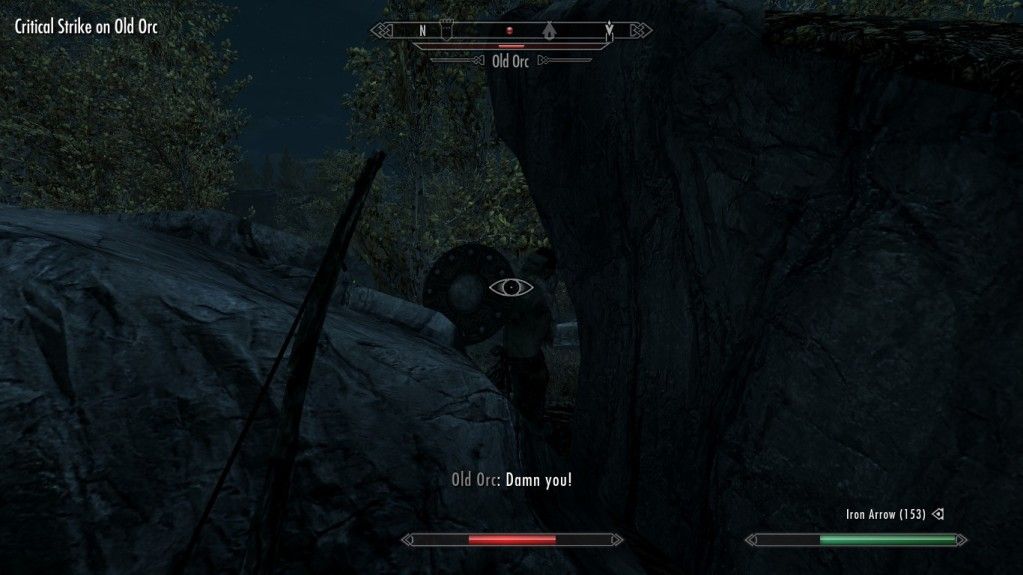1023x575 pixels.
Task: Click the sneak eye detection icon
Action: 510,288
